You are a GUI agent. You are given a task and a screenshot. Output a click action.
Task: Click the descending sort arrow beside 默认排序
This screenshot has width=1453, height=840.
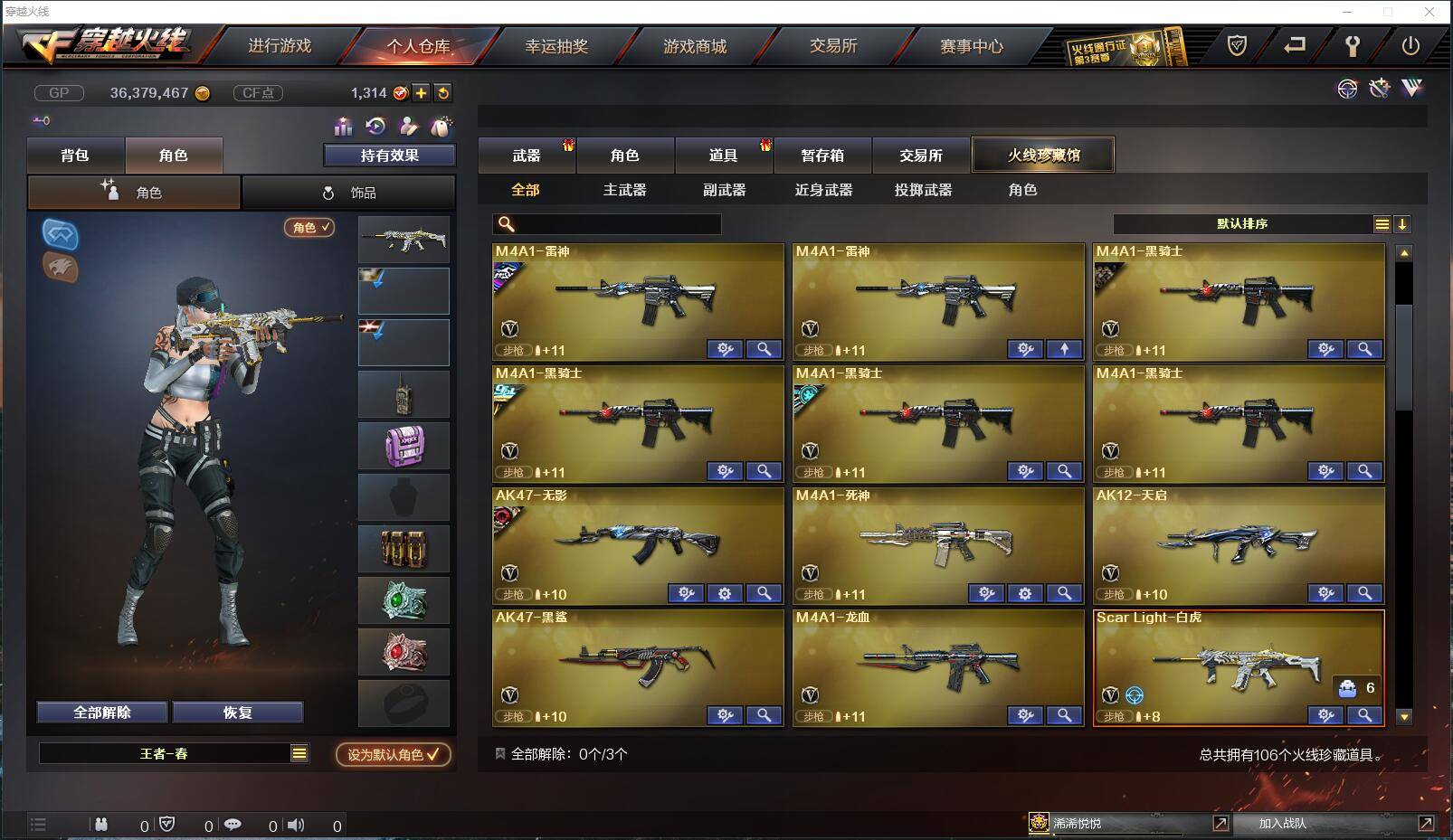point(1404,223)
